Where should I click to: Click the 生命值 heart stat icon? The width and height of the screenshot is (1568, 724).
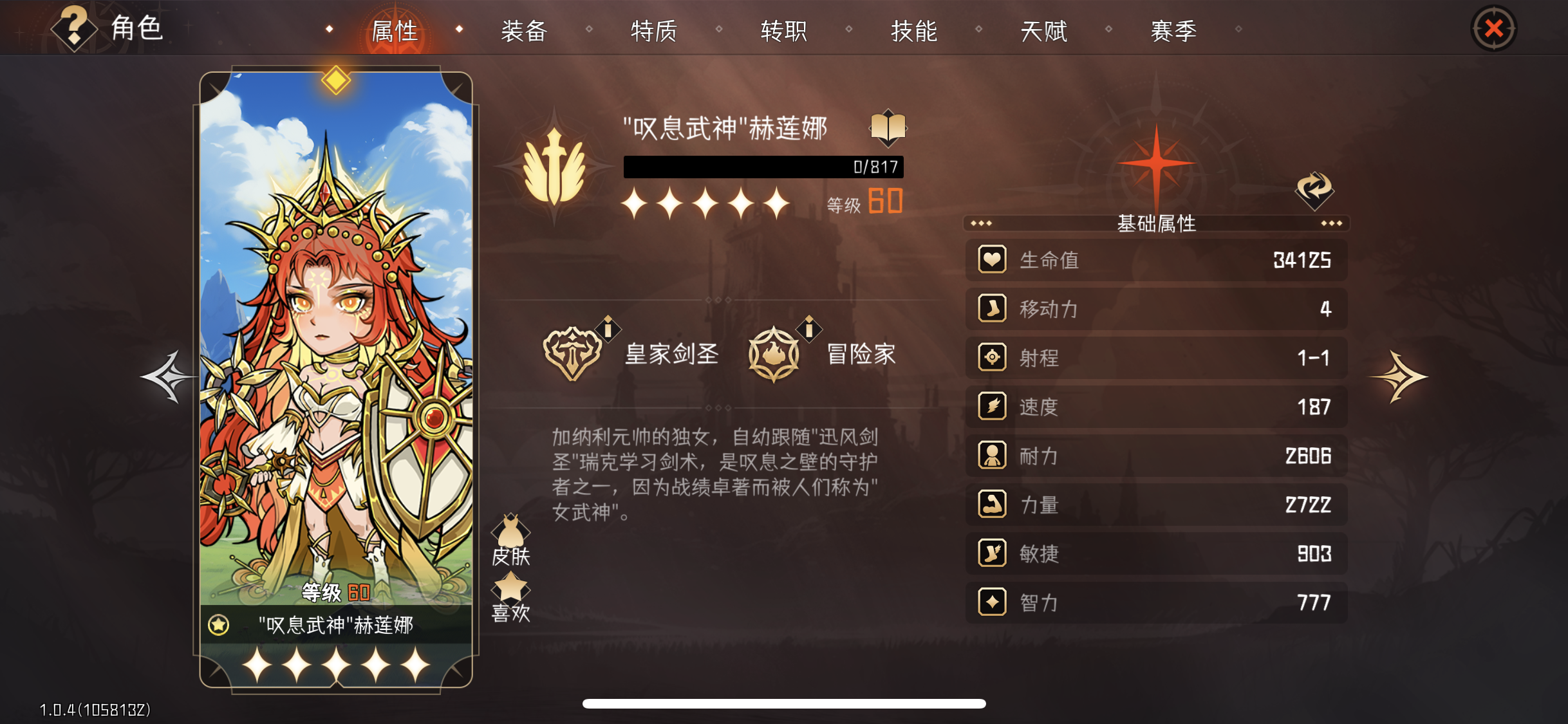click(x=992, y=260)
